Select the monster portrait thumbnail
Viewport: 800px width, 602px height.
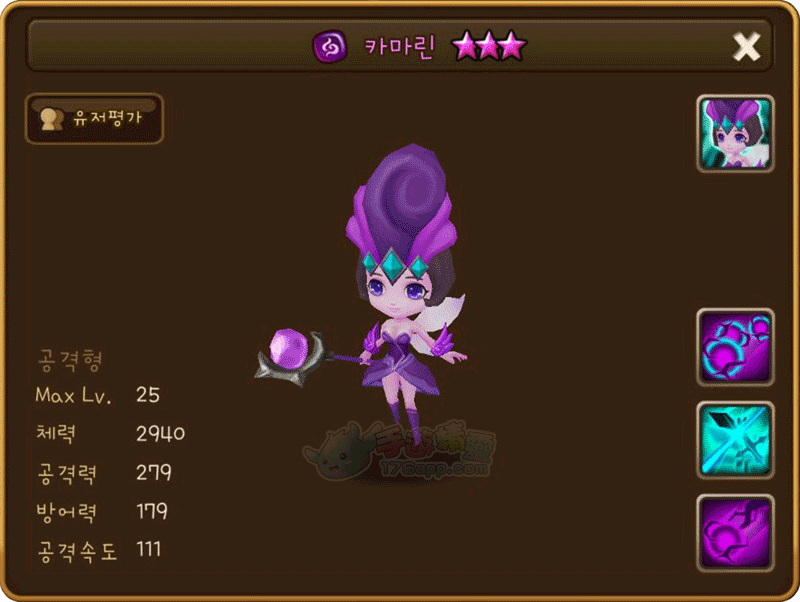click(735, 134)
